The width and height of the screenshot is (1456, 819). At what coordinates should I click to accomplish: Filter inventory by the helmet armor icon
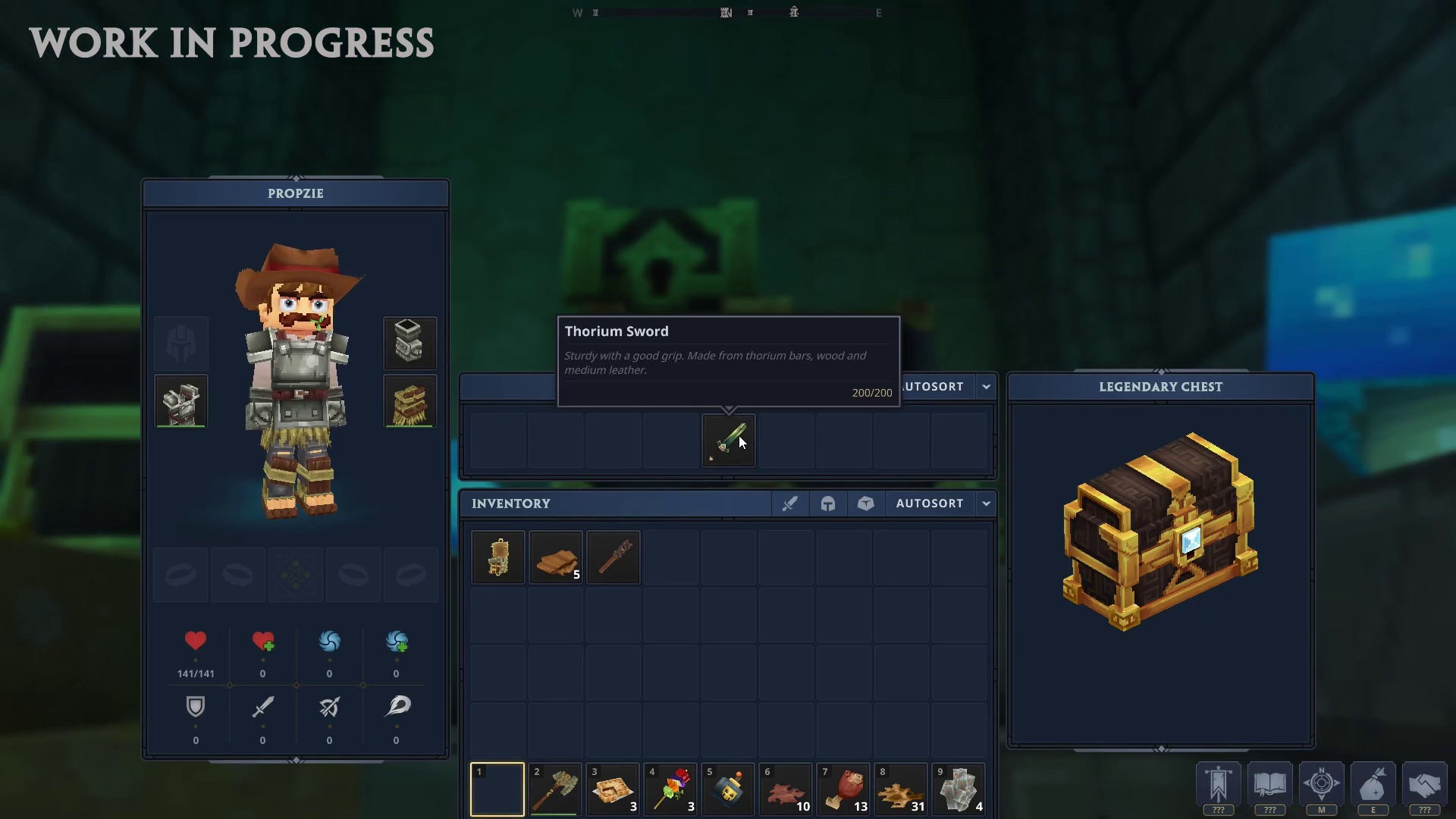827,504
